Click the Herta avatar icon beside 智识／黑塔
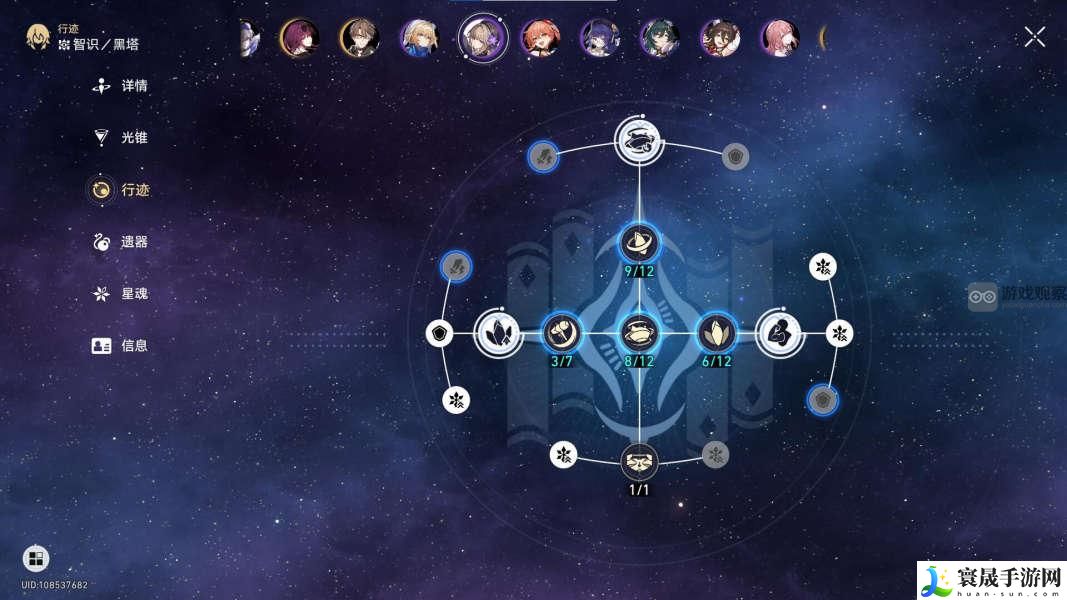The width and height of the screenshot is (1067, 600). pos(38,38)
